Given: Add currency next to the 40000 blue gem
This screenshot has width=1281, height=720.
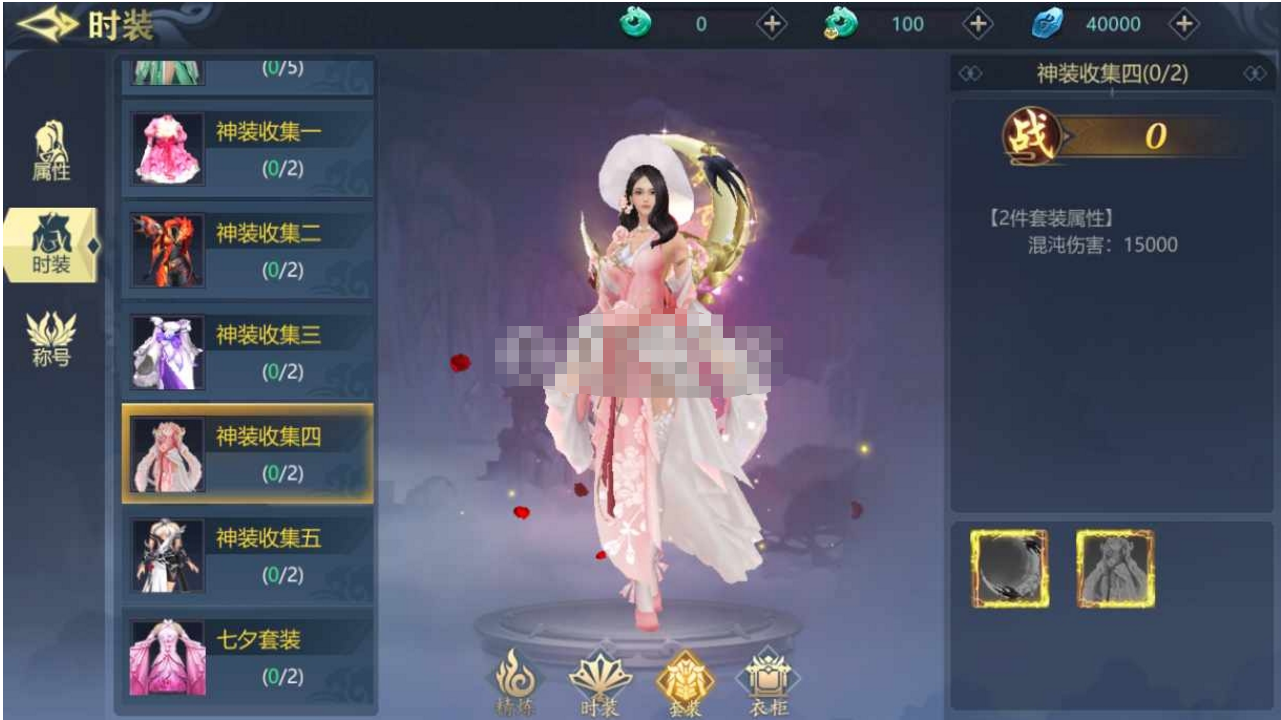Looking at the screenshot, I should pos(1183,25).
